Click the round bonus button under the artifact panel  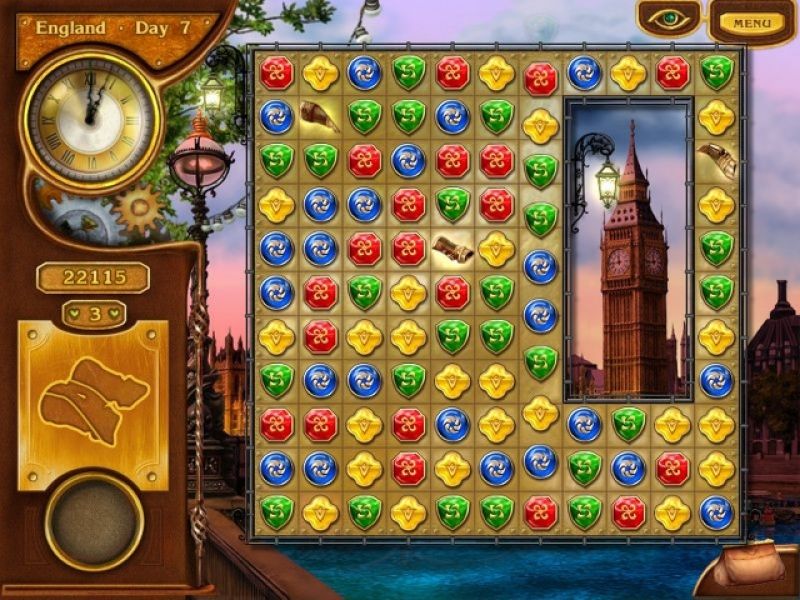coord(94,521)
